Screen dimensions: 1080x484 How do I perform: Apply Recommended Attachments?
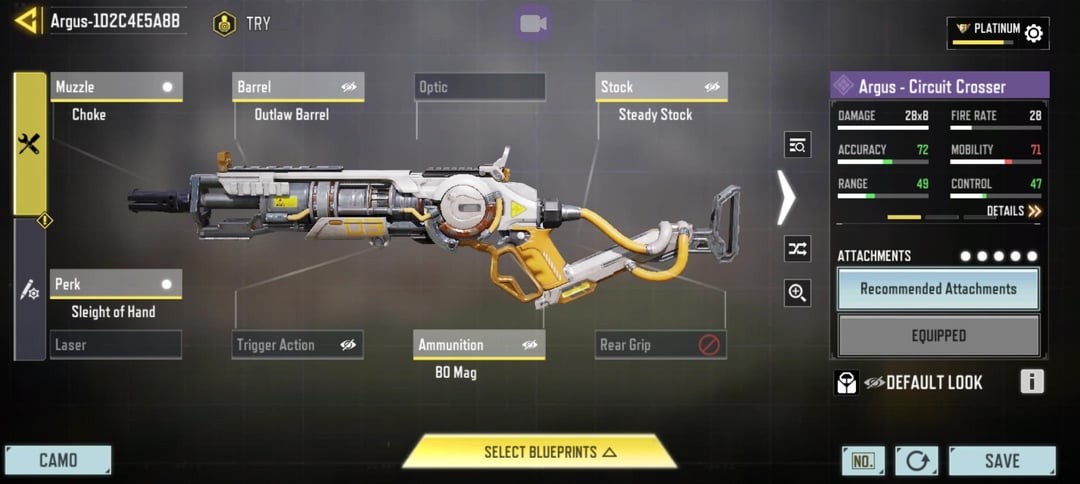[x=938, y=289]
